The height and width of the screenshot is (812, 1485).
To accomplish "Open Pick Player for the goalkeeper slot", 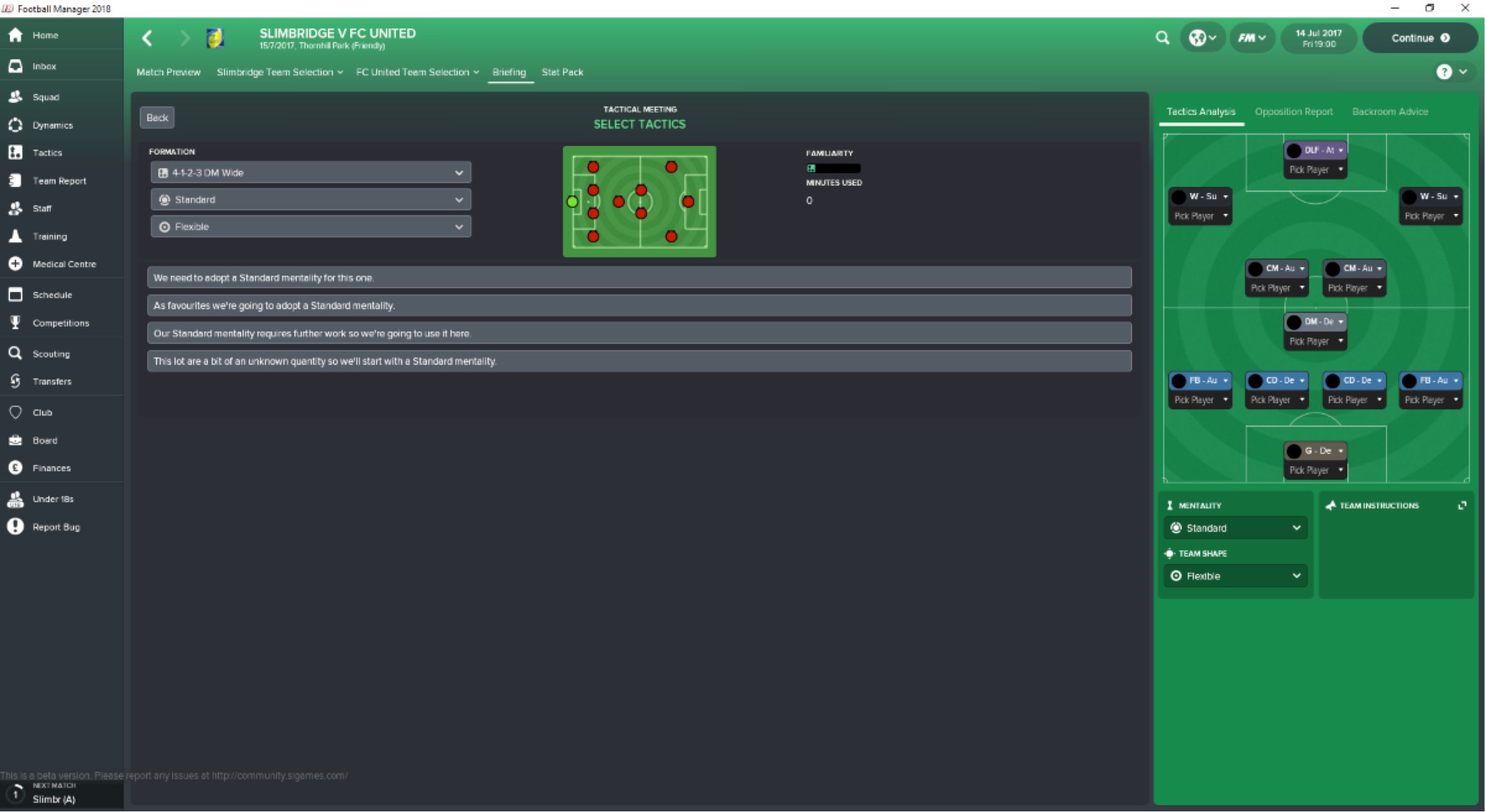I will 1315,470.
